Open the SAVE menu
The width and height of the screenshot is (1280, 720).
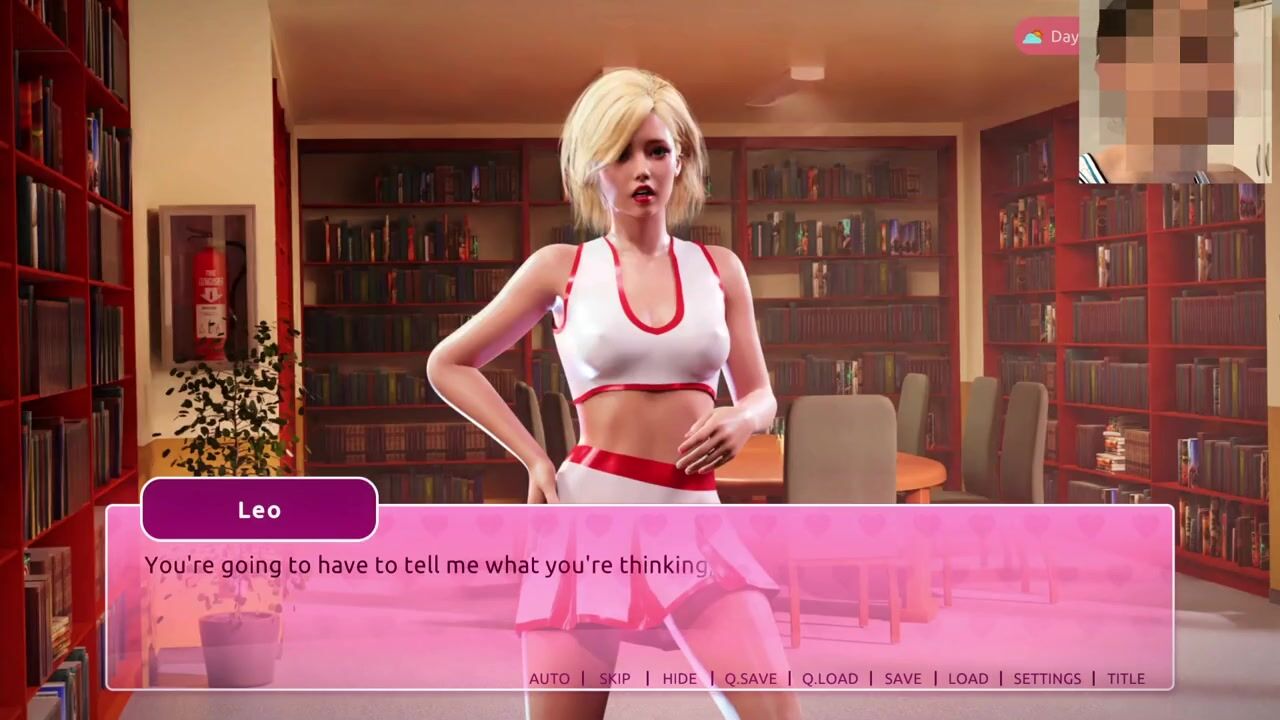pyautogui.click(x=903, y=678)
